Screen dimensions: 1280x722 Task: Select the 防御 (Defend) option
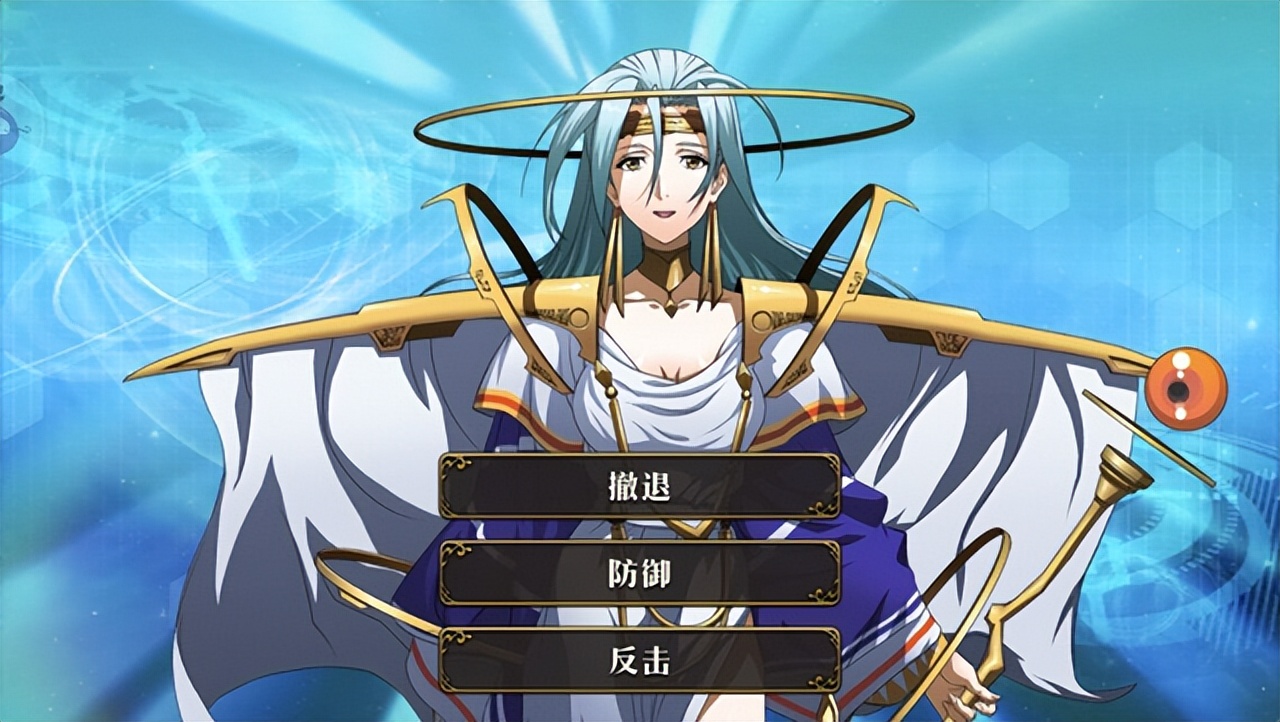click(x=639, y=573)
